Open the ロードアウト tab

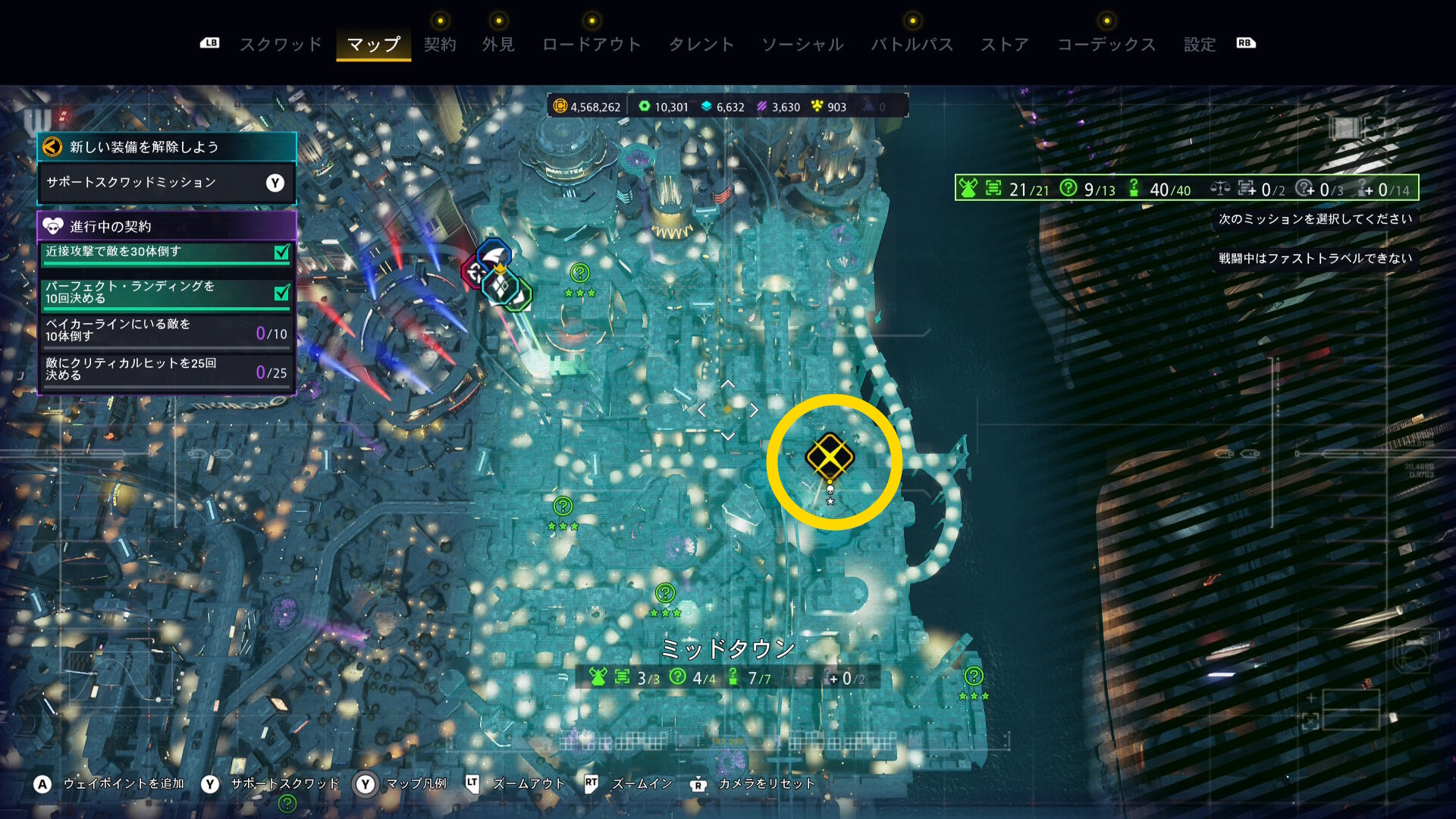[x=591, y=45]
